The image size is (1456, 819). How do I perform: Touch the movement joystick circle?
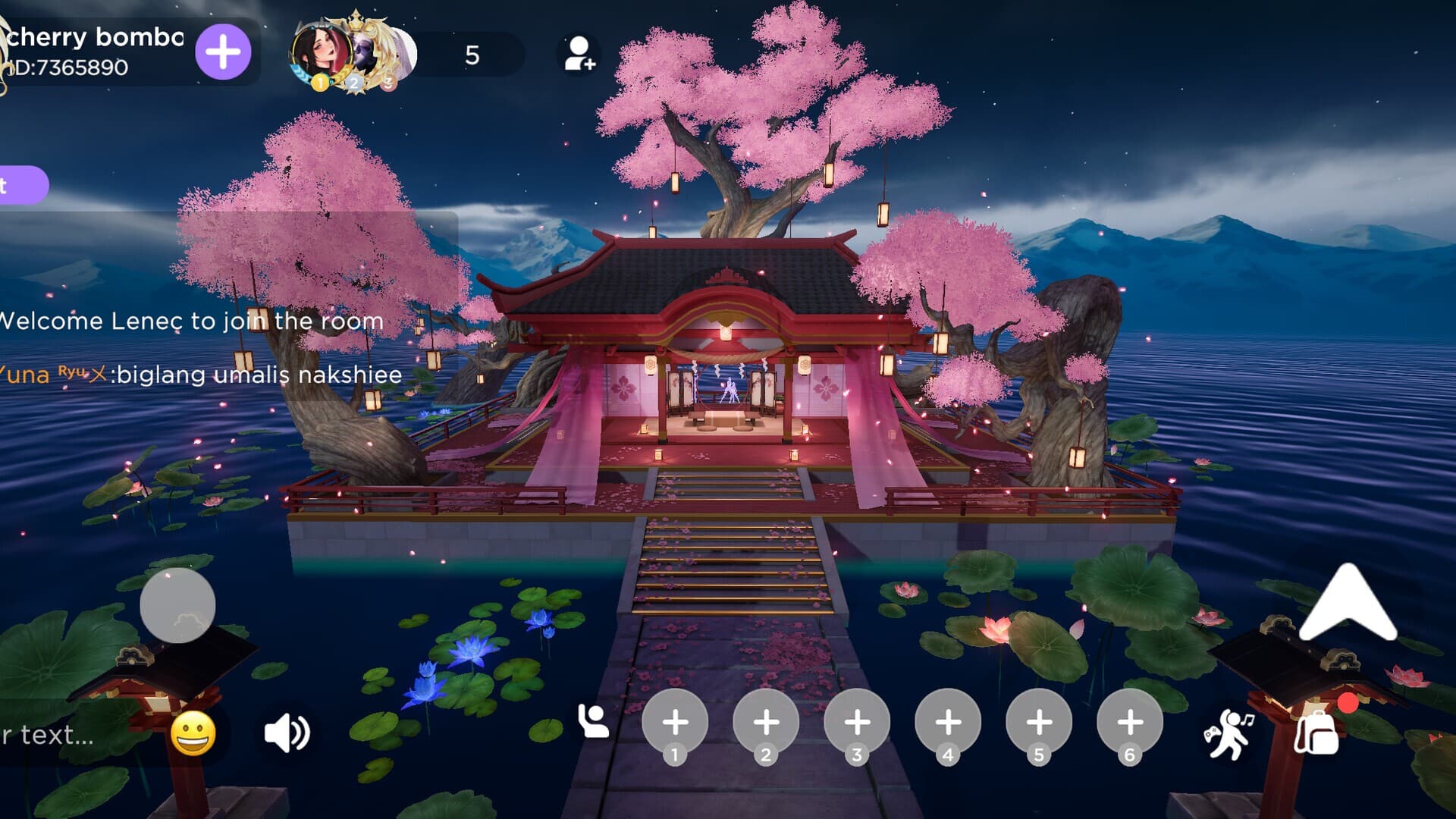tap(177, 605)
